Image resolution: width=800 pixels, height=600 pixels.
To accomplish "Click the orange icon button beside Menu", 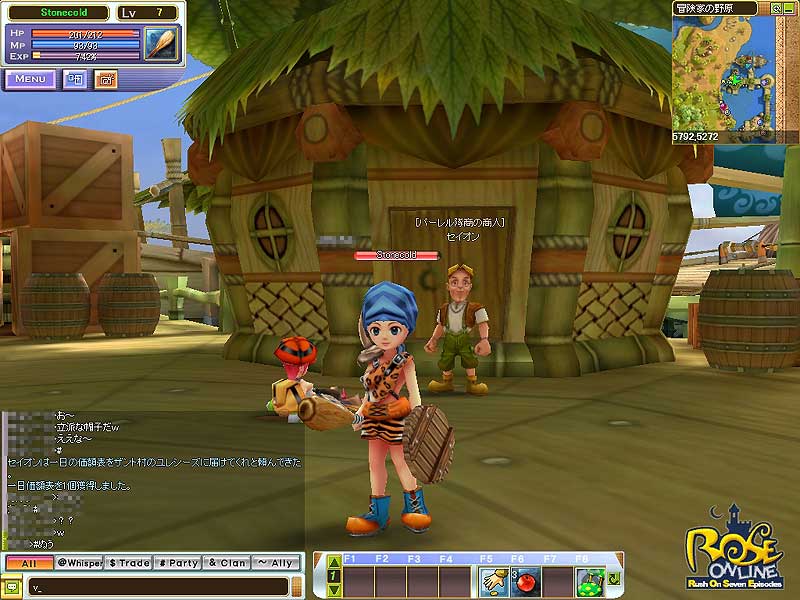I will 105,79.
